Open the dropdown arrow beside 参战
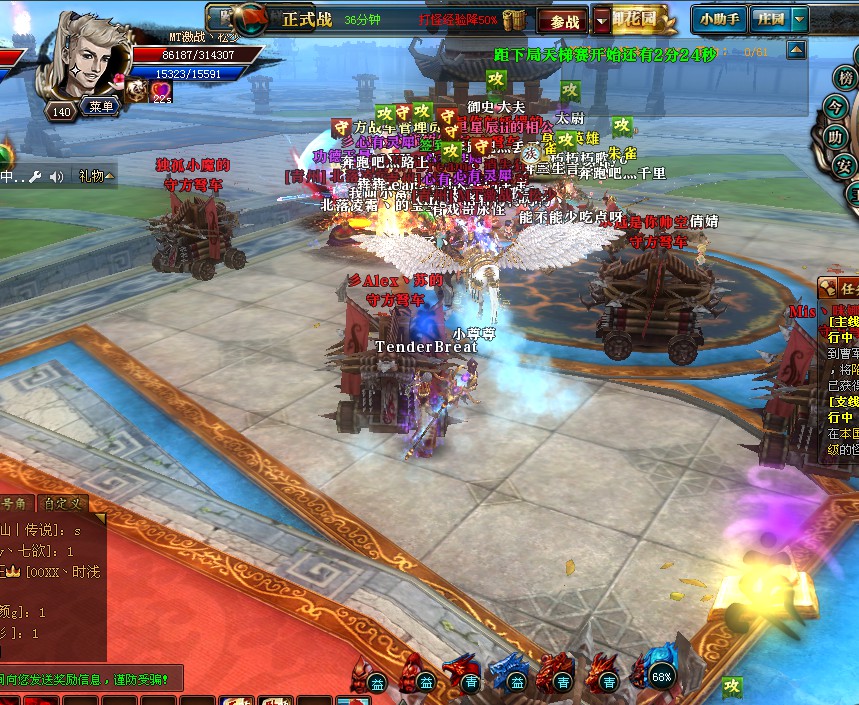 click(x=601, y=20)
